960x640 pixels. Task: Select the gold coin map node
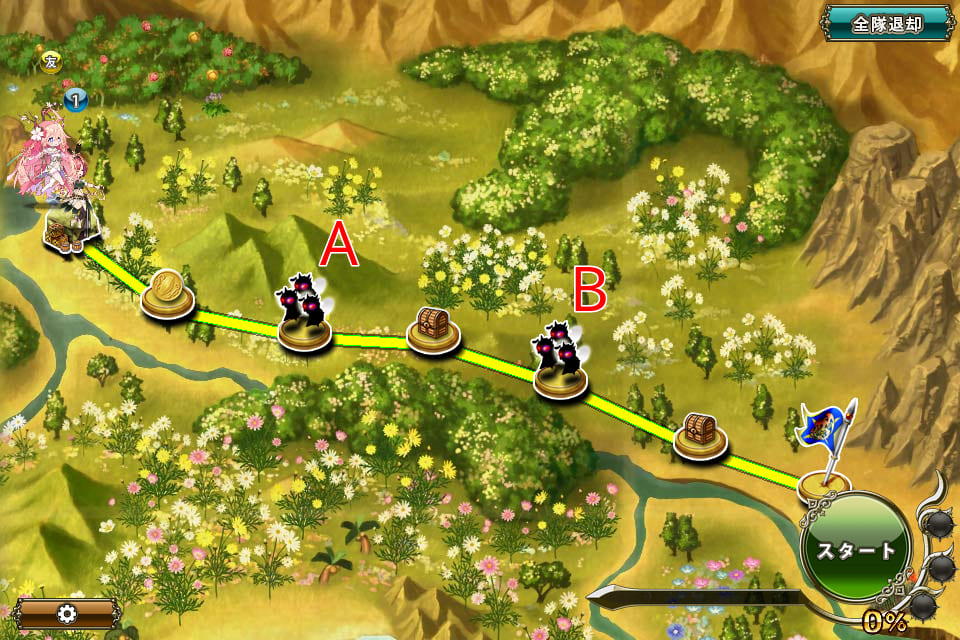click(x=167, y=294)
